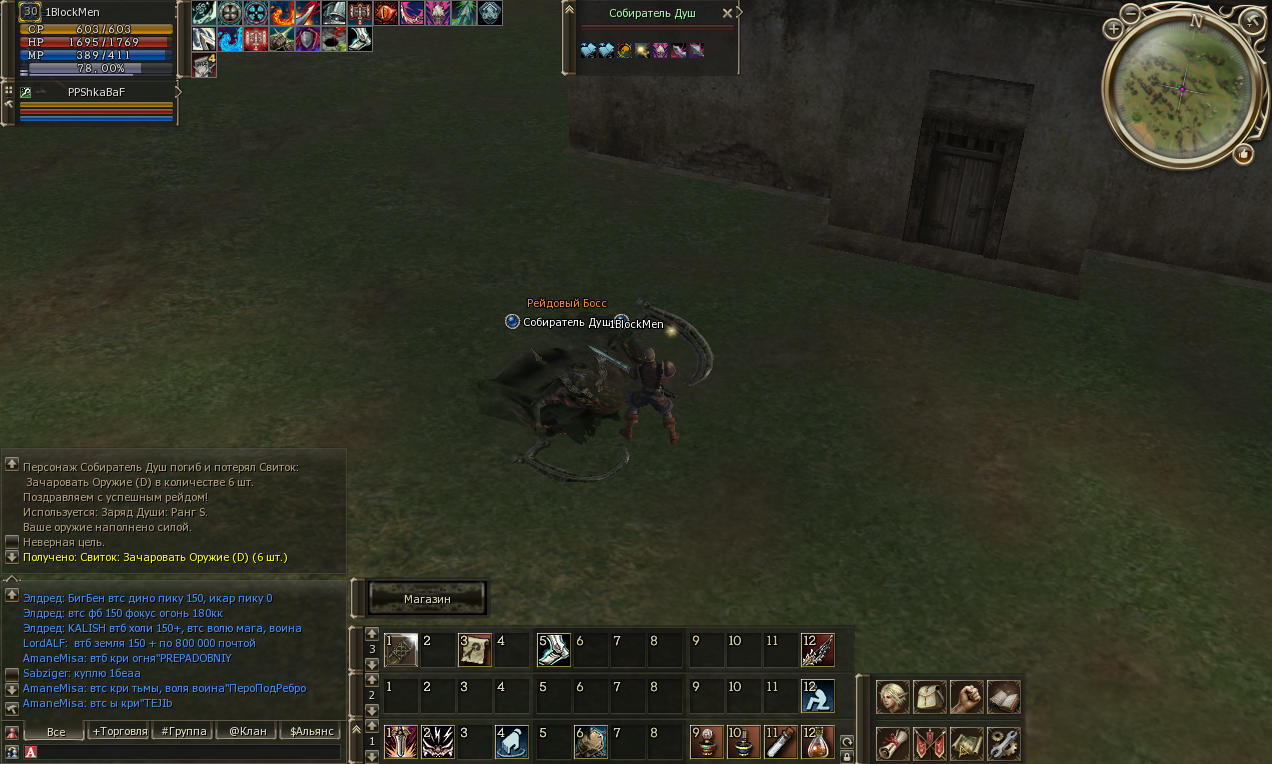Click the circular minimap

tap(1181, 89)
